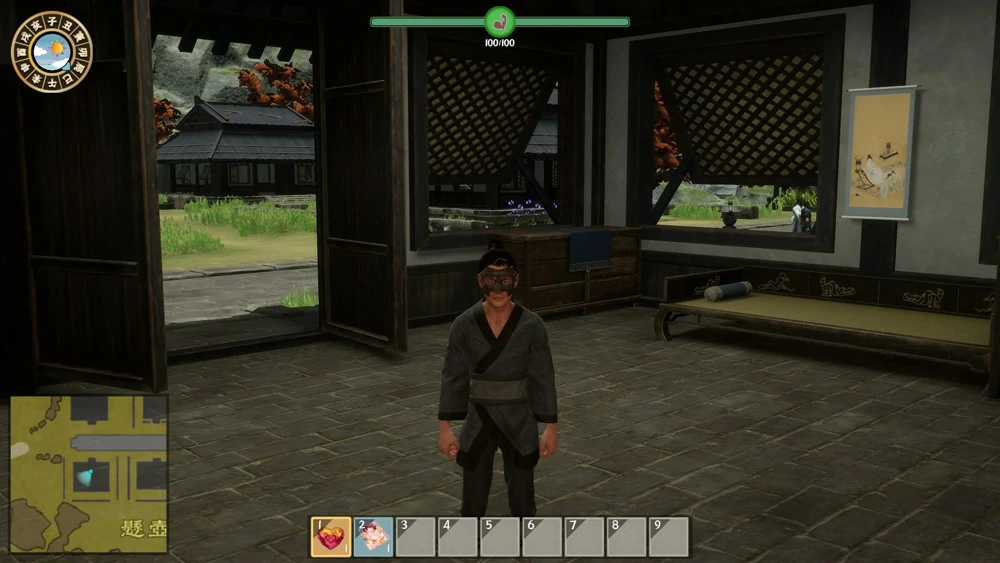Select the picture card item in slot 2
The height and width of the screenshot is (563, 1000).
pyautogui.click(x=373, y=537)
